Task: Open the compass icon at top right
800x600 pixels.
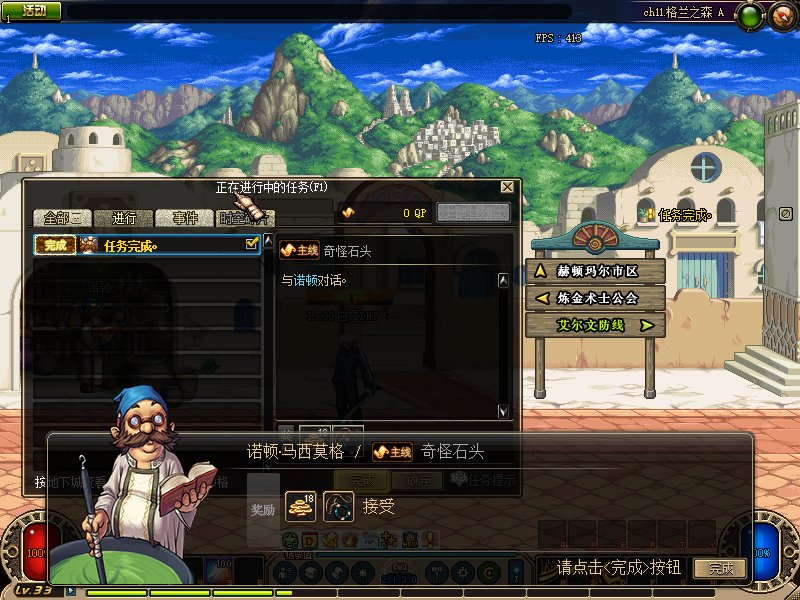Action: pyautogui.click(x=780, y=14)
